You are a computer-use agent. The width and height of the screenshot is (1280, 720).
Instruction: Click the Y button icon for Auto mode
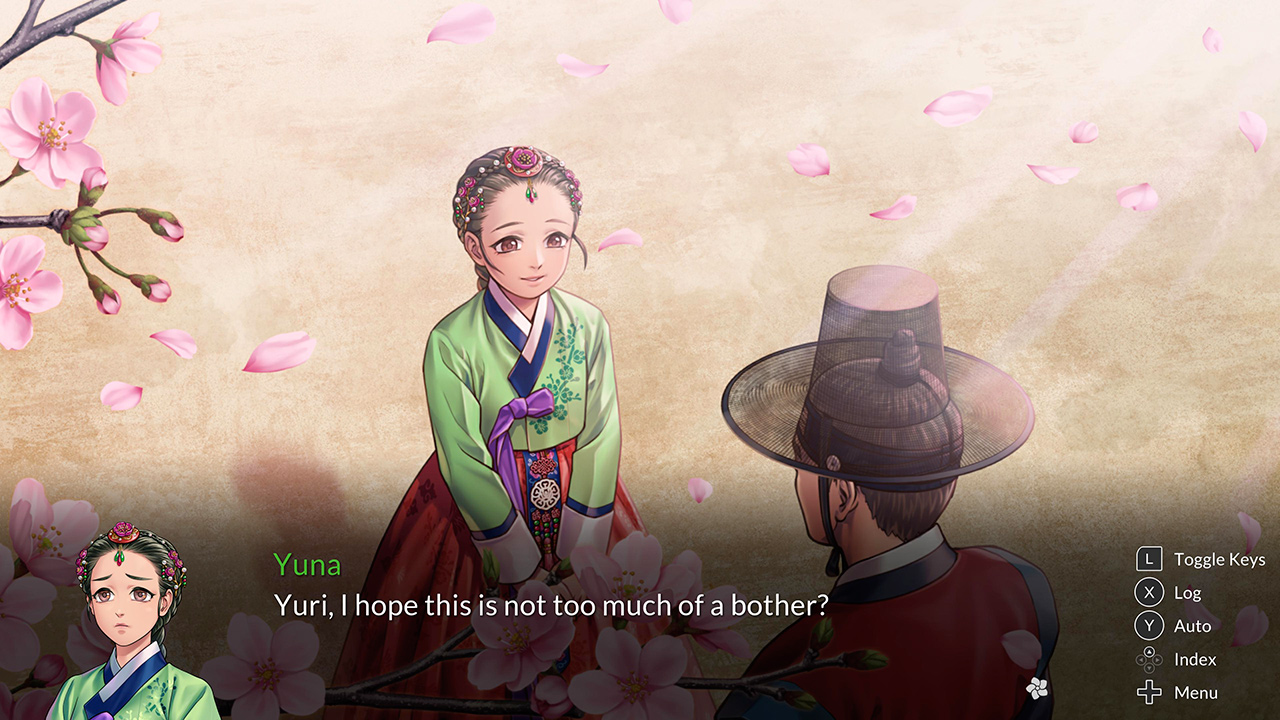tap(1148, 625)
